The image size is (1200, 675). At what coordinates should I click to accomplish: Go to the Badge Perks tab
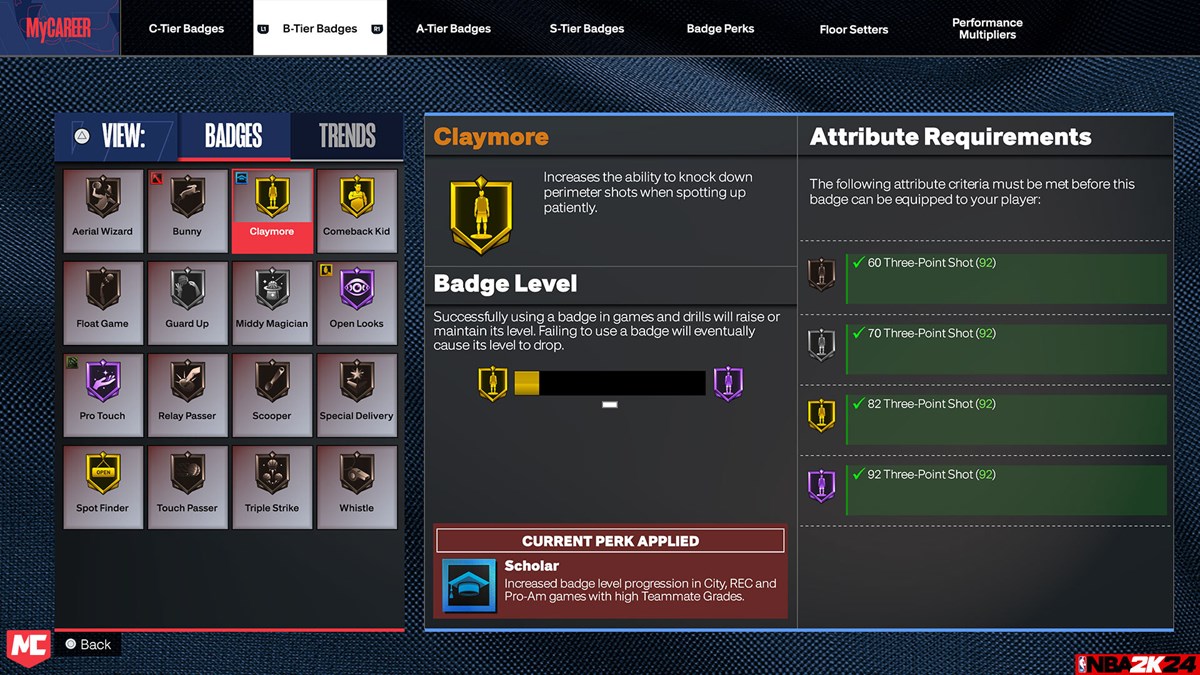(x=720, y=28)
